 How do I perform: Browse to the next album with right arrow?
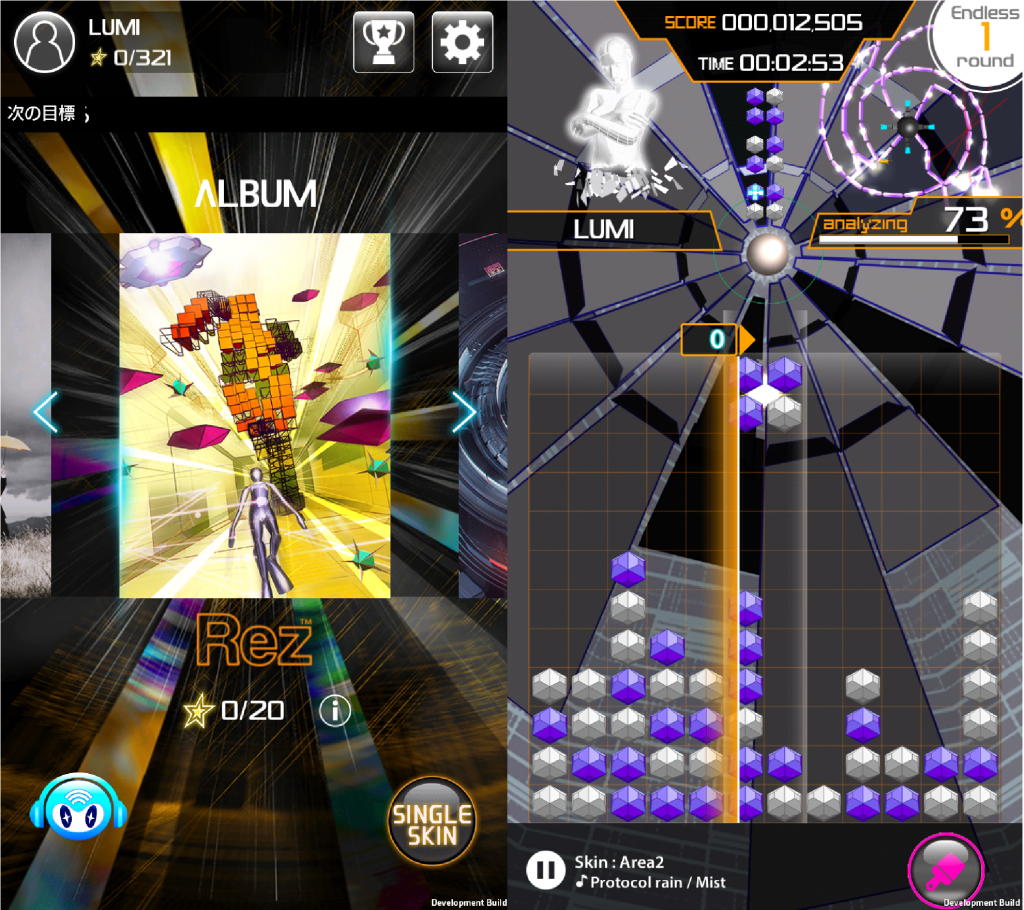[464, 411]
